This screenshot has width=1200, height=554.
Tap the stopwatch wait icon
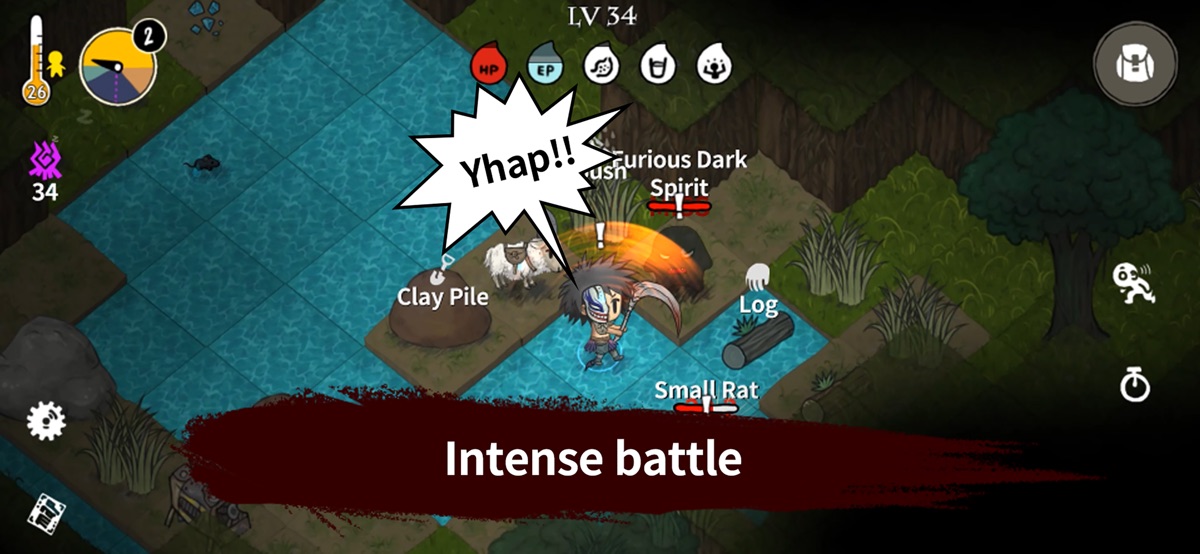pyautogui.click(x=1135, y=384)
